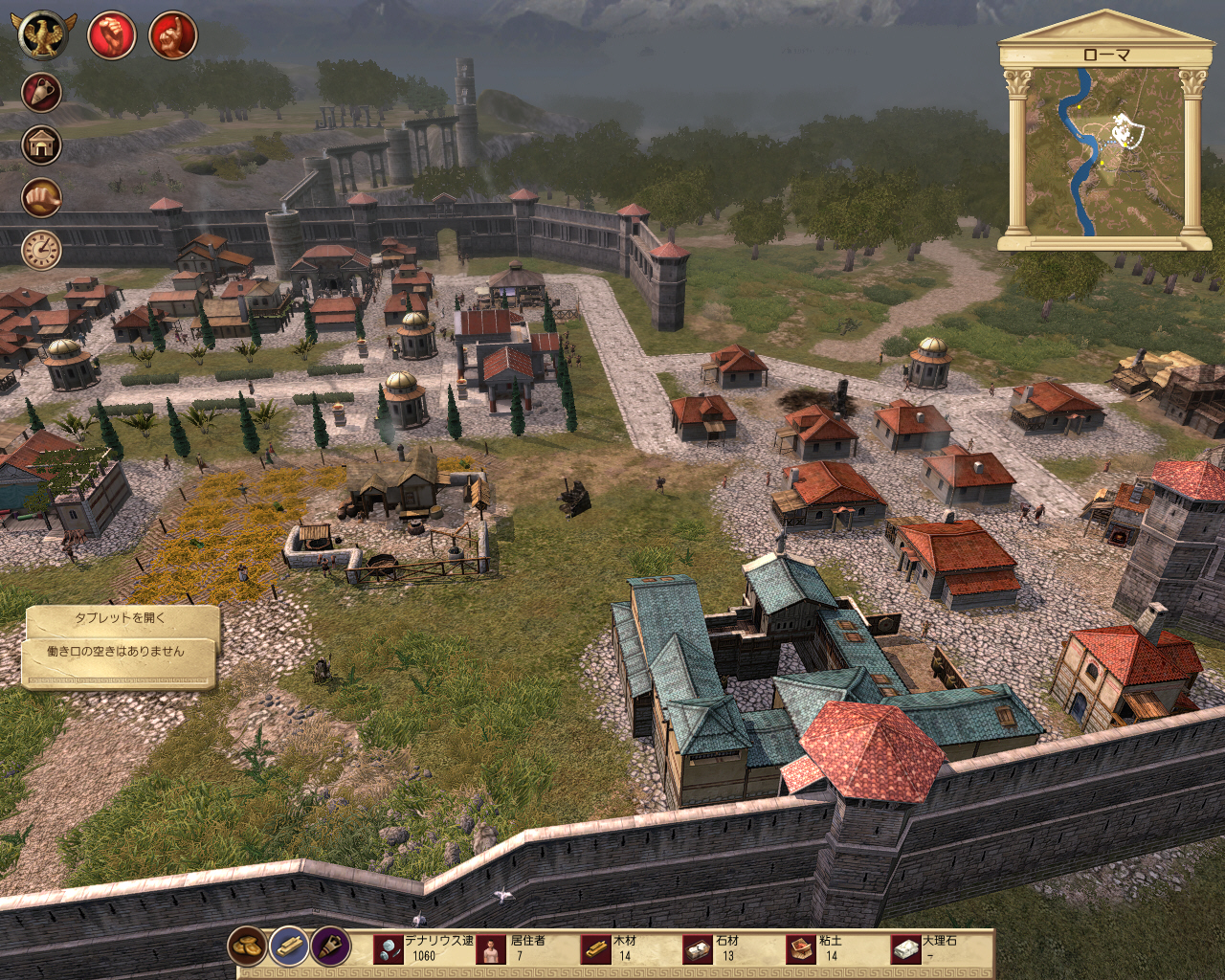Open the amphora goods menu

click(41, 93)
